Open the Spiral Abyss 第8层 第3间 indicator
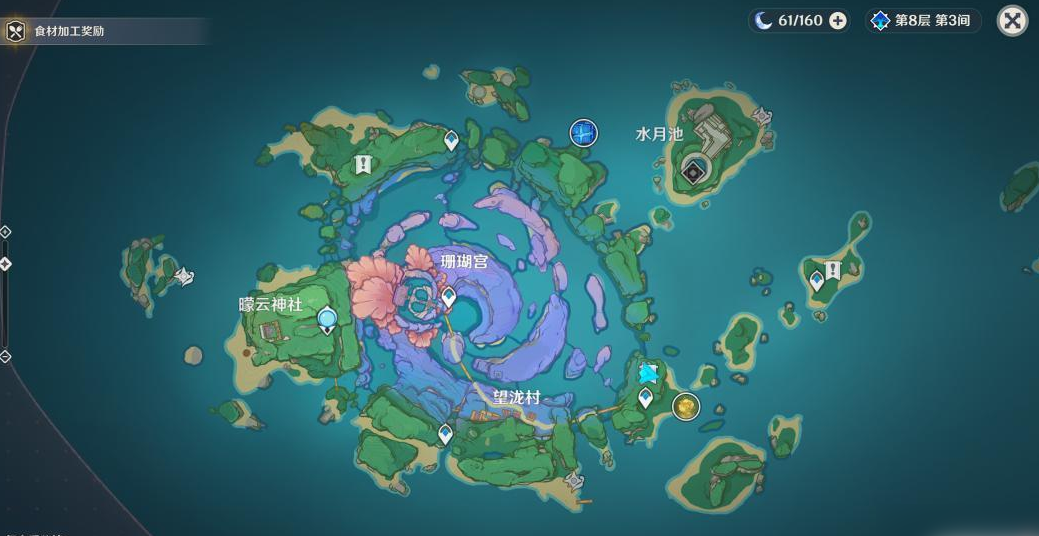1039x536 pixels. (920, 21)
